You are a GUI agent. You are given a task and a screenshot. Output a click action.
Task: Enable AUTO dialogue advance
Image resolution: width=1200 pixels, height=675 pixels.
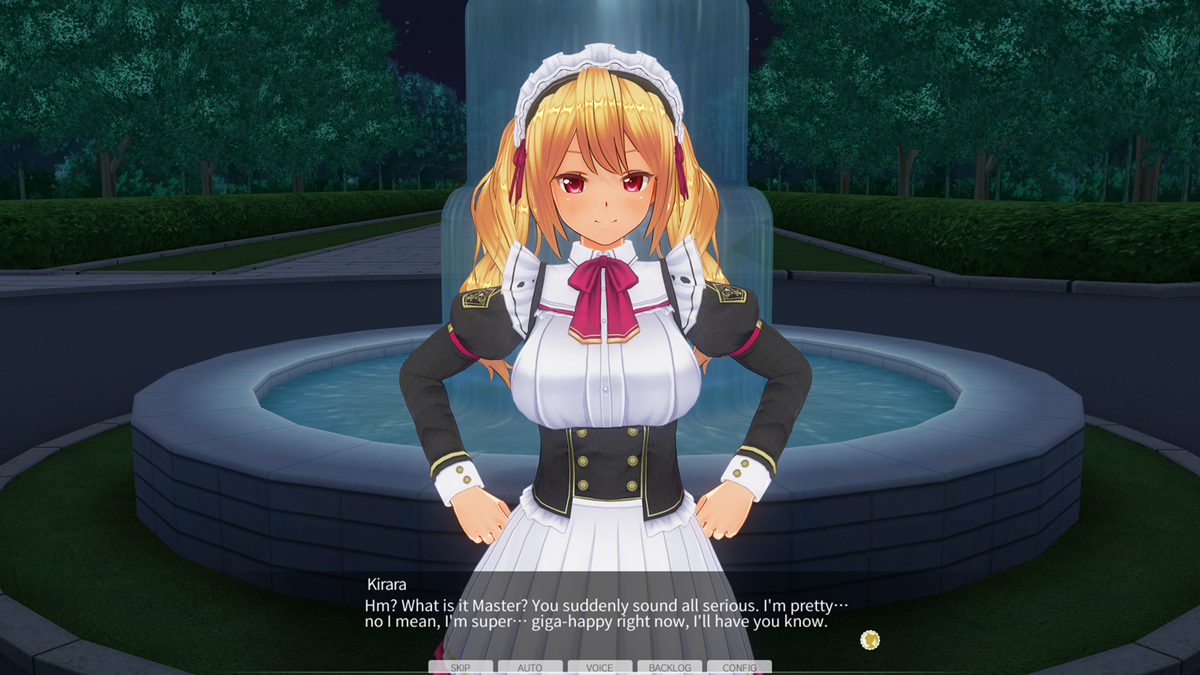530,667
